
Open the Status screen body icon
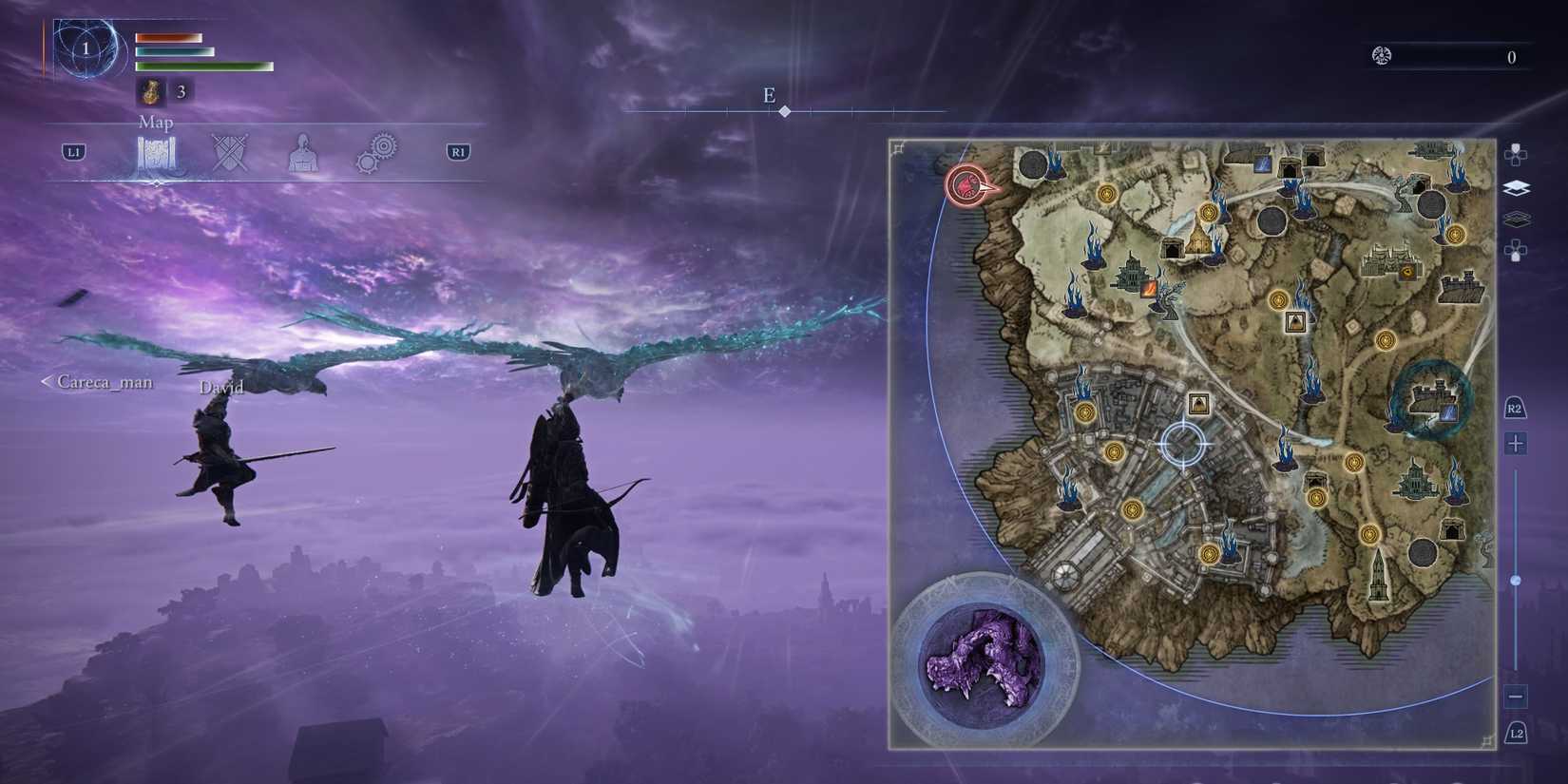[x=304, y=152]
